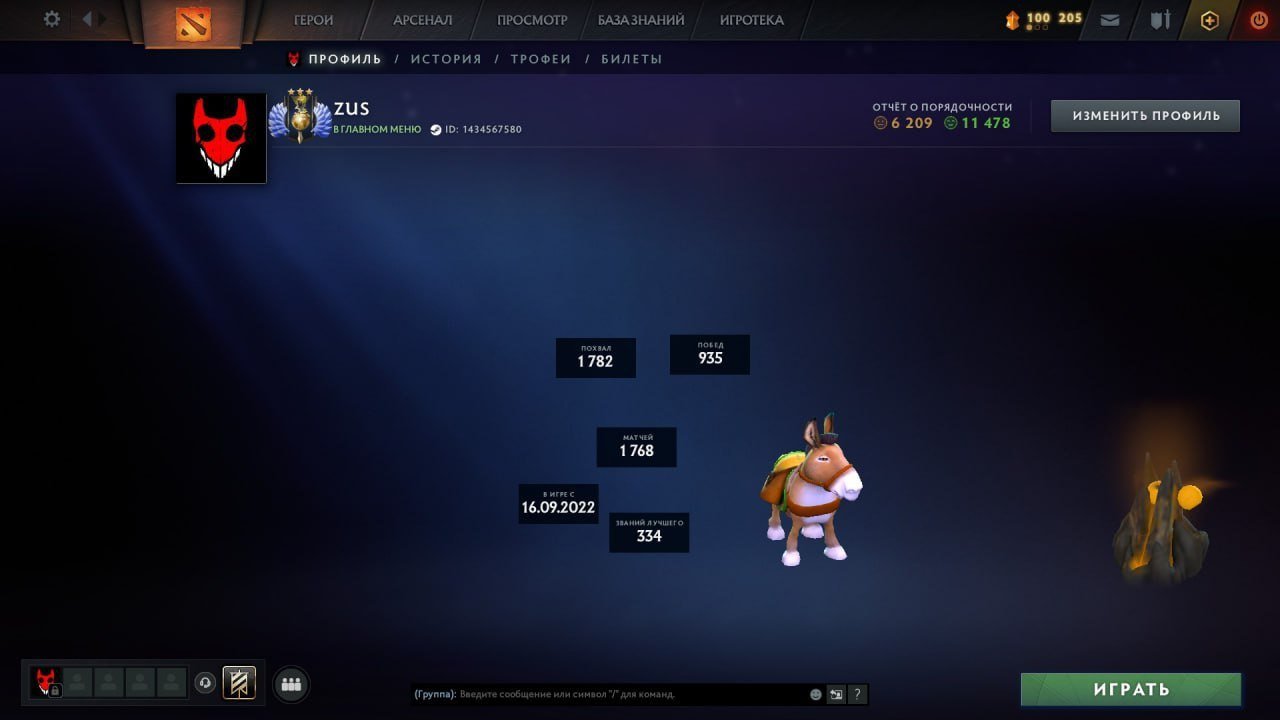1280x720 pixels.
Task: Open the emoji picker in the chat bar
Action: click(x=815, y=693)
